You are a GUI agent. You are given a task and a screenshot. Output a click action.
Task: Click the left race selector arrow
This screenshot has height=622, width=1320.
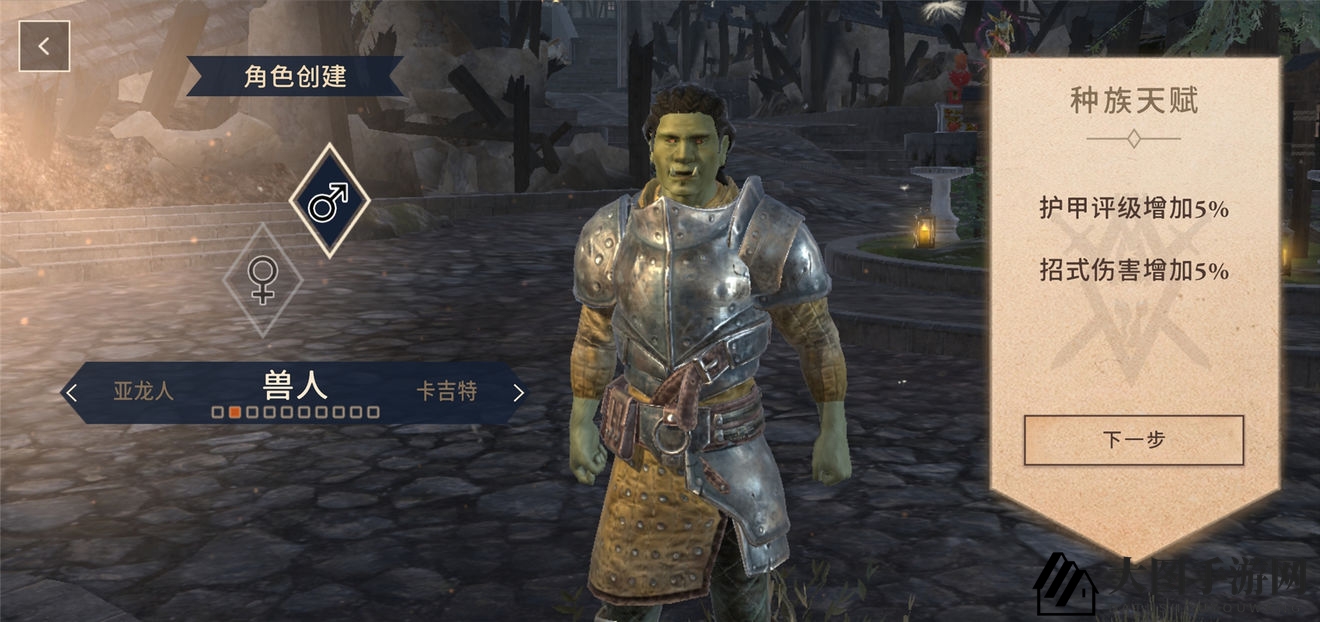[x=71, y=393]
